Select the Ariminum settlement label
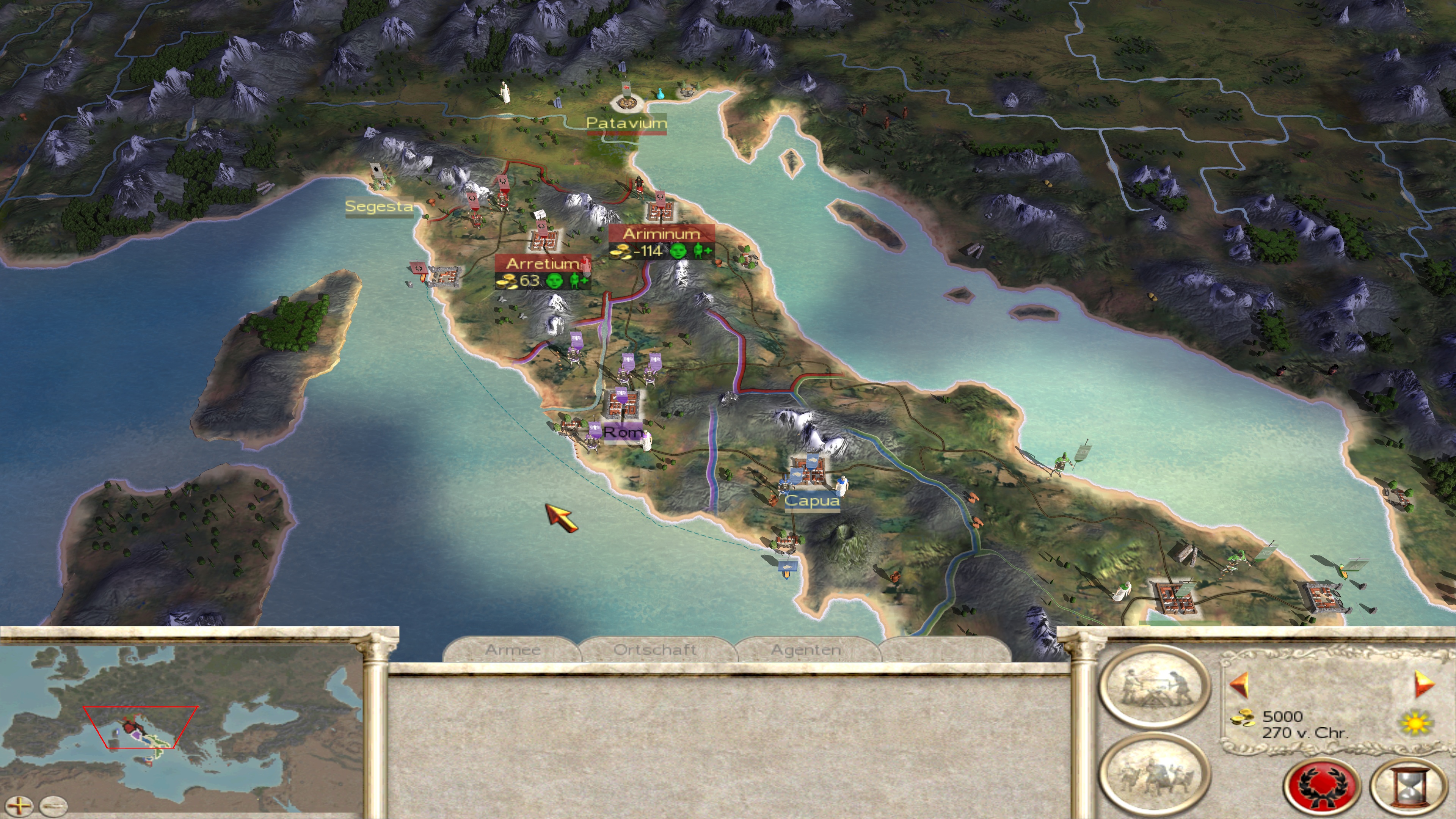This screenshot has width=1456, height=819. [661, 234]
